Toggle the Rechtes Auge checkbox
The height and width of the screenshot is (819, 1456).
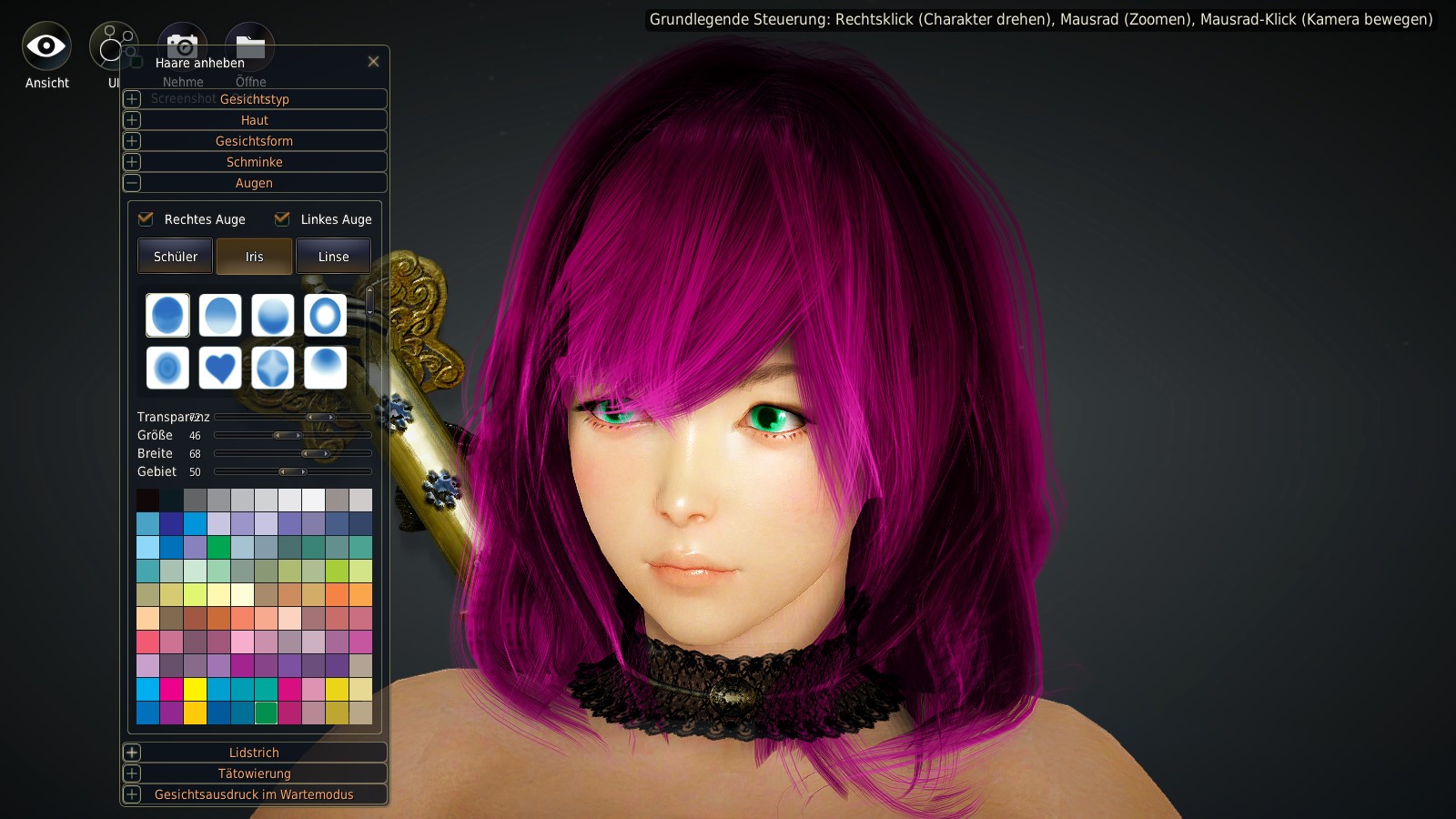146,219
